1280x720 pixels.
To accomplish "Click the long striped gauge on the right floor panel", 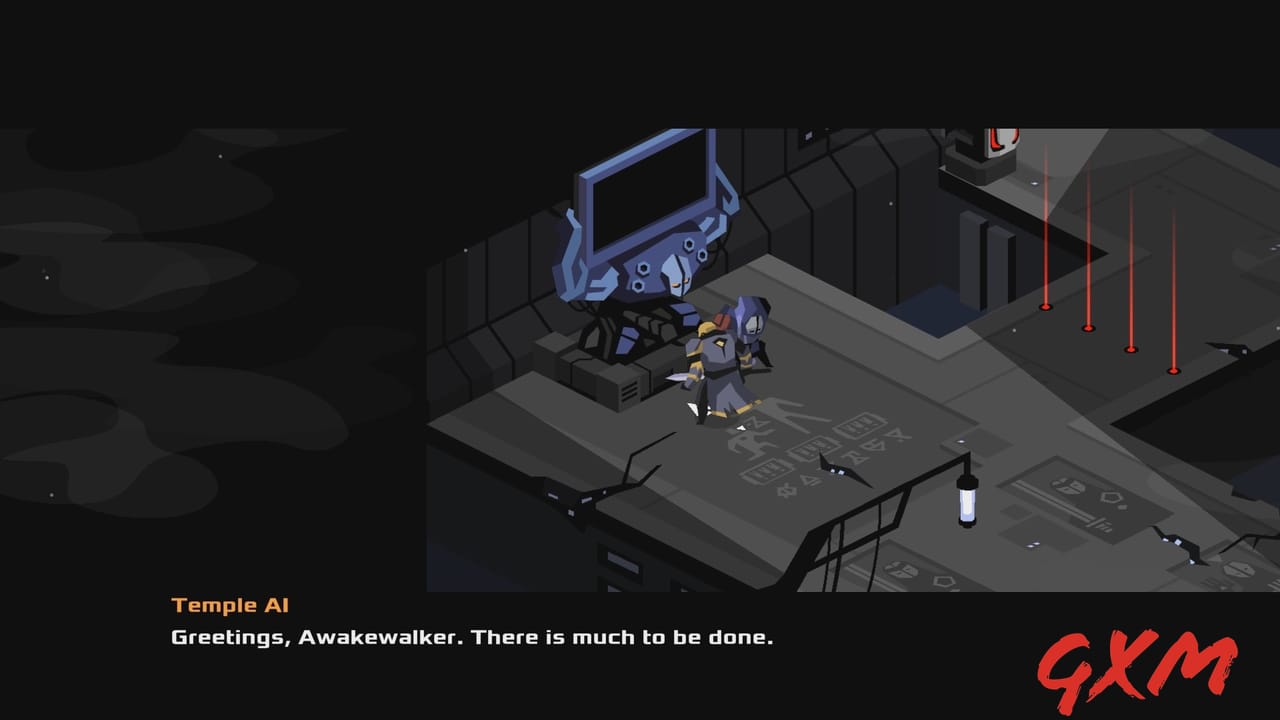I will tap(1055, 500).
